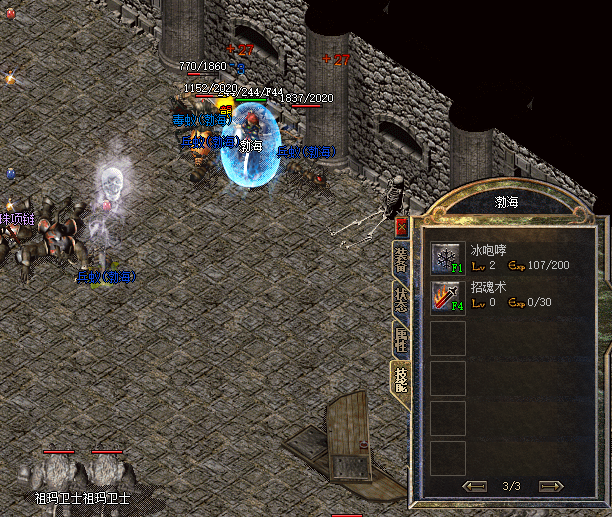Select the 冰咆哮 ice skill icon
This screenshot has width=612, height=517.
point(446,258)
